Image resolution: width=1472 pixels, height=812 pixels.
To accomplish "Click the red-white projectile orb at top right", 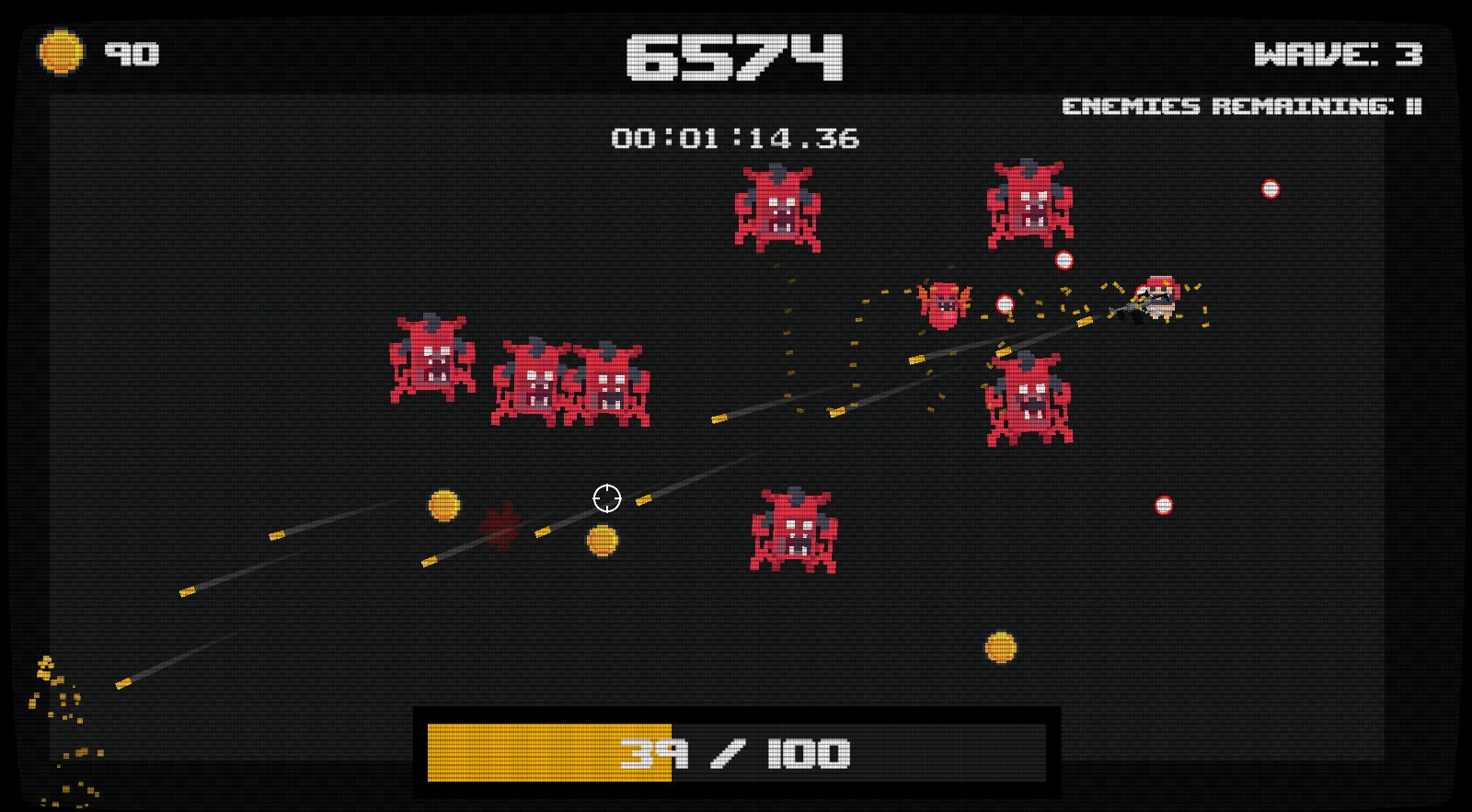I will (1270, 189).
